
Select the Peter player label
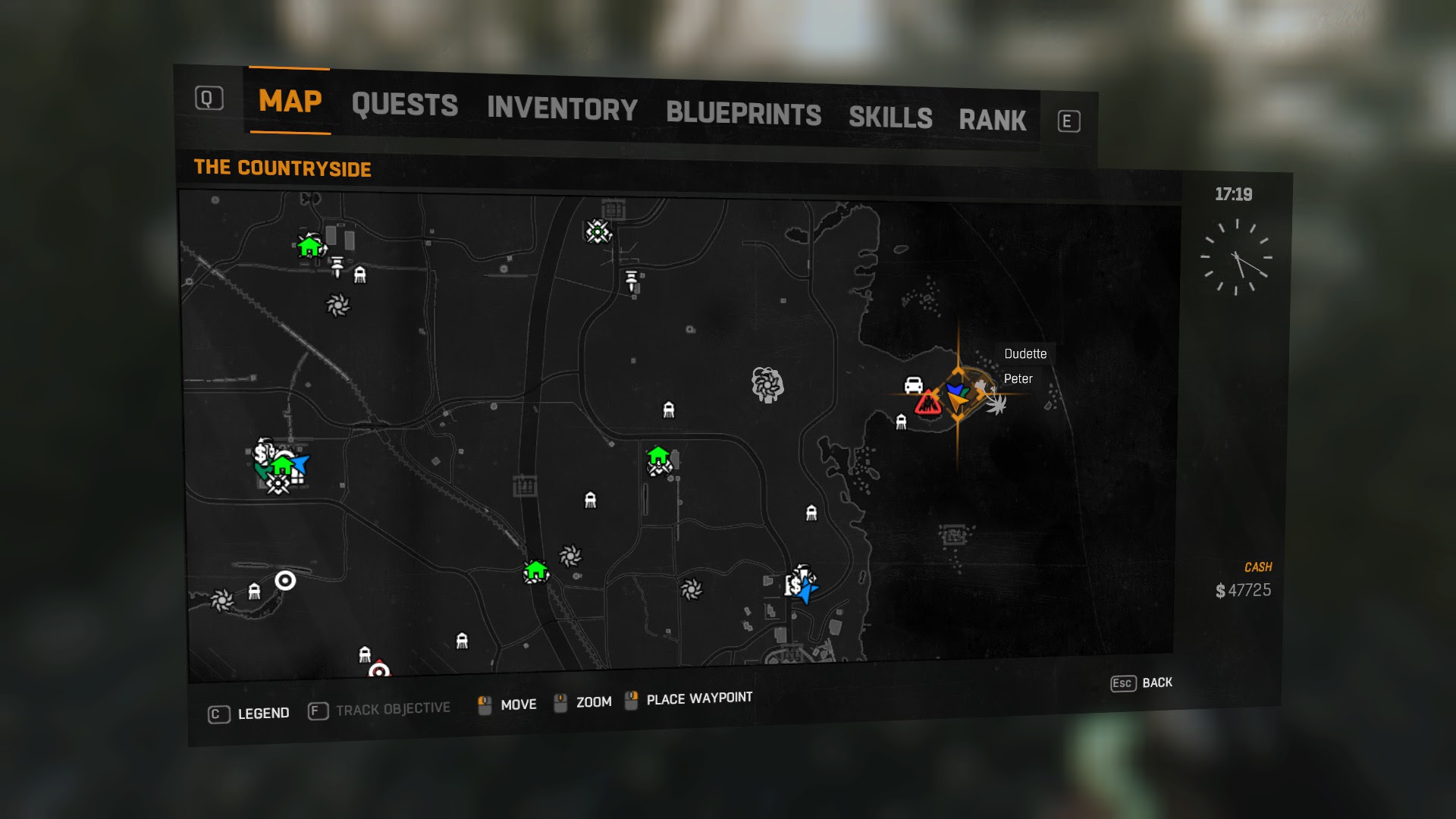click(x=1018, y=379)
